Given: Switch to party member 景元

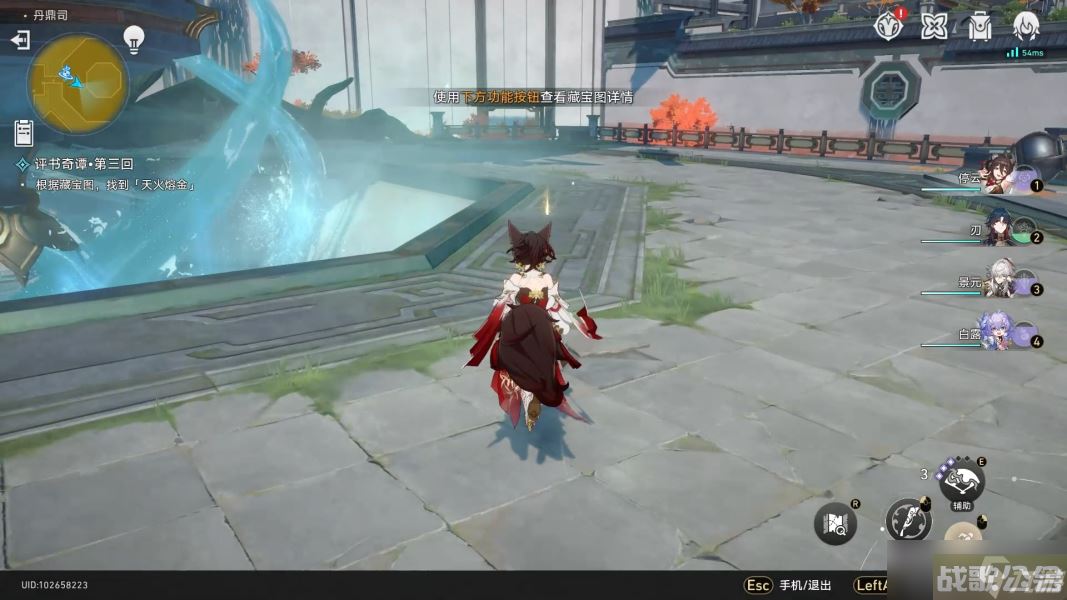Looking at the screenshot, I should pos(1000,283).
